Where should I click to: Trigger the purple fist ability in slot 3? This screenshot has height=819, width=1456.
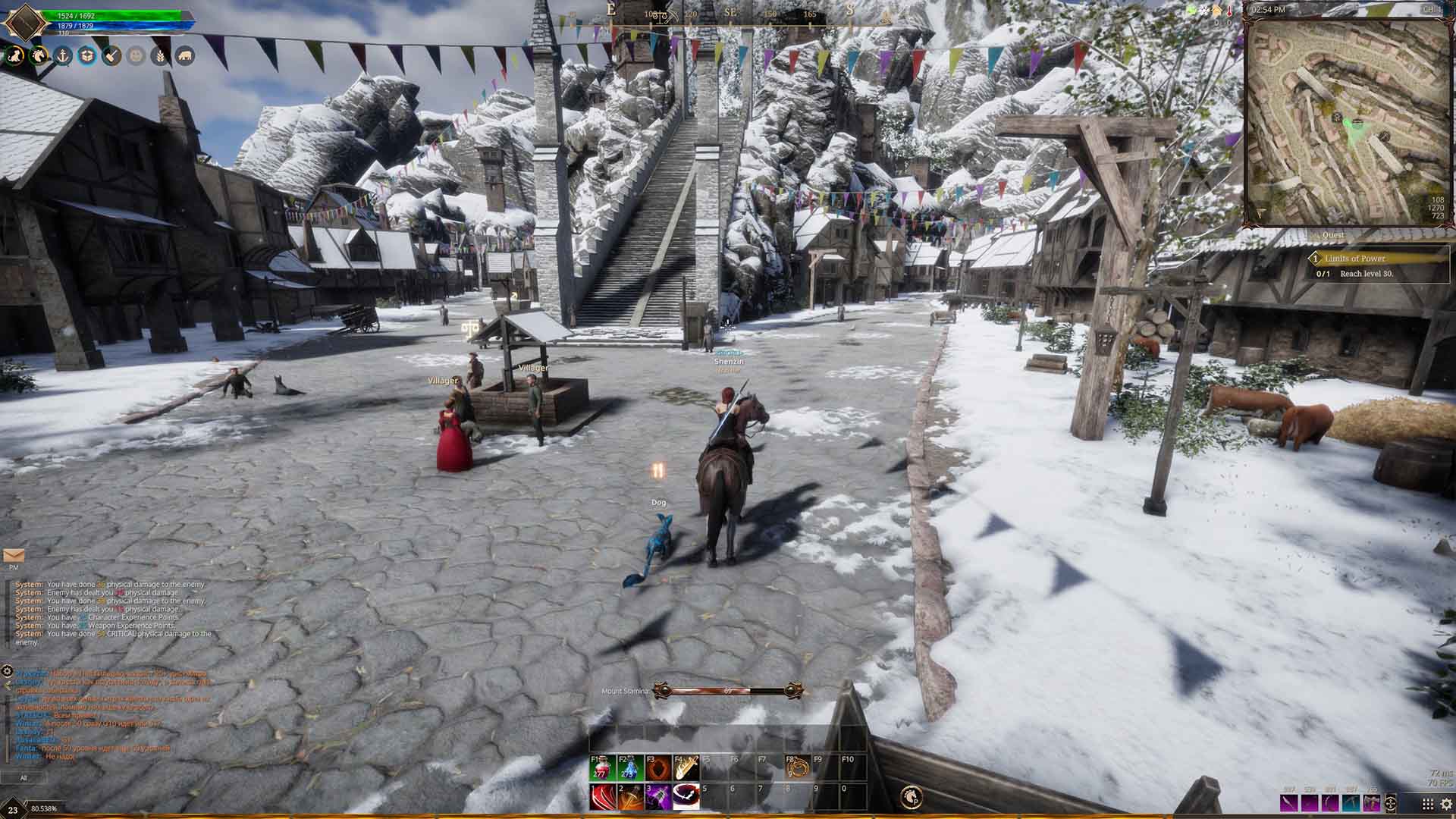click(657, 797)
